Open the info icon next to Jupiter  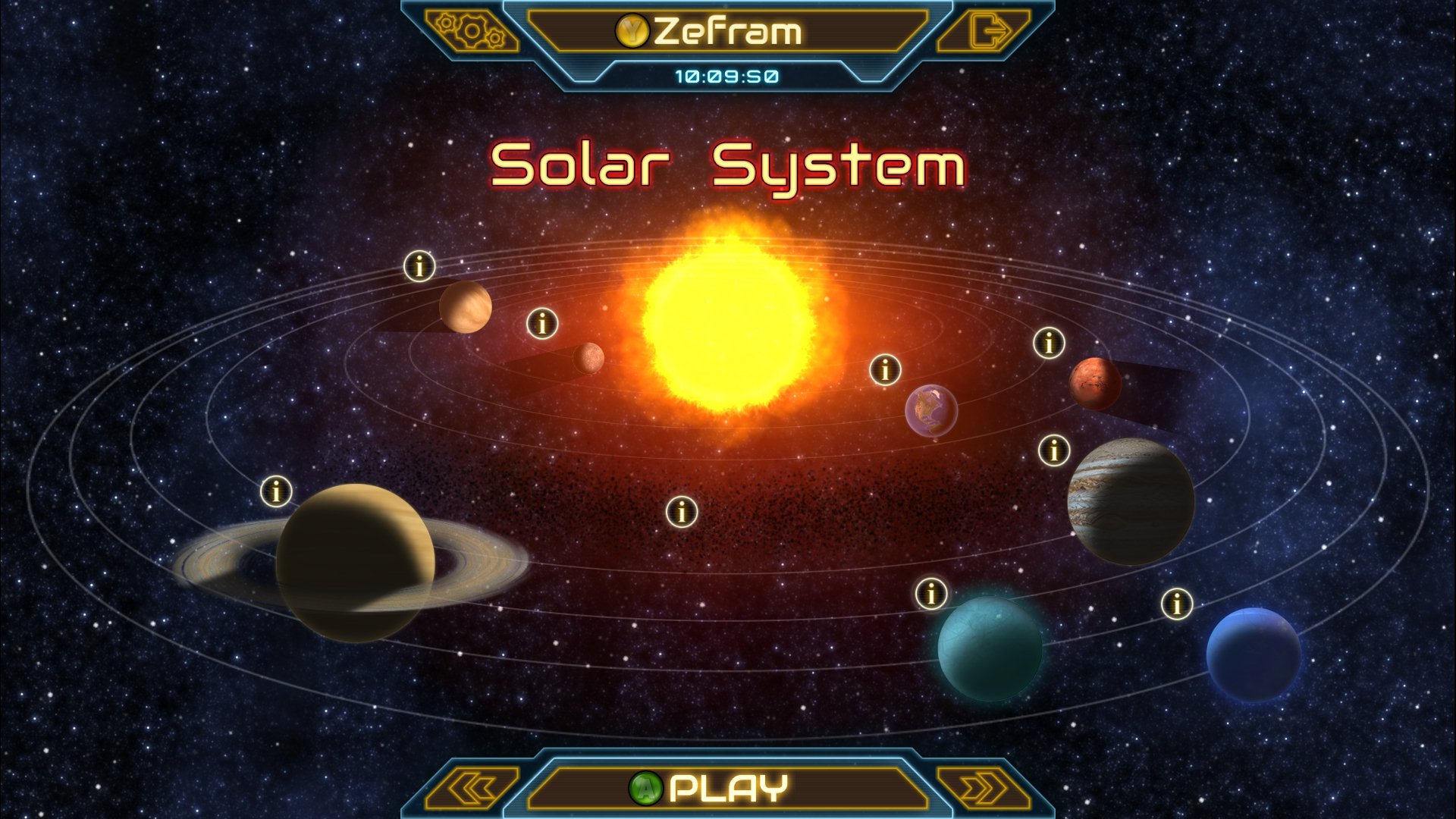pyautogui.click(x=1053, y=451)
